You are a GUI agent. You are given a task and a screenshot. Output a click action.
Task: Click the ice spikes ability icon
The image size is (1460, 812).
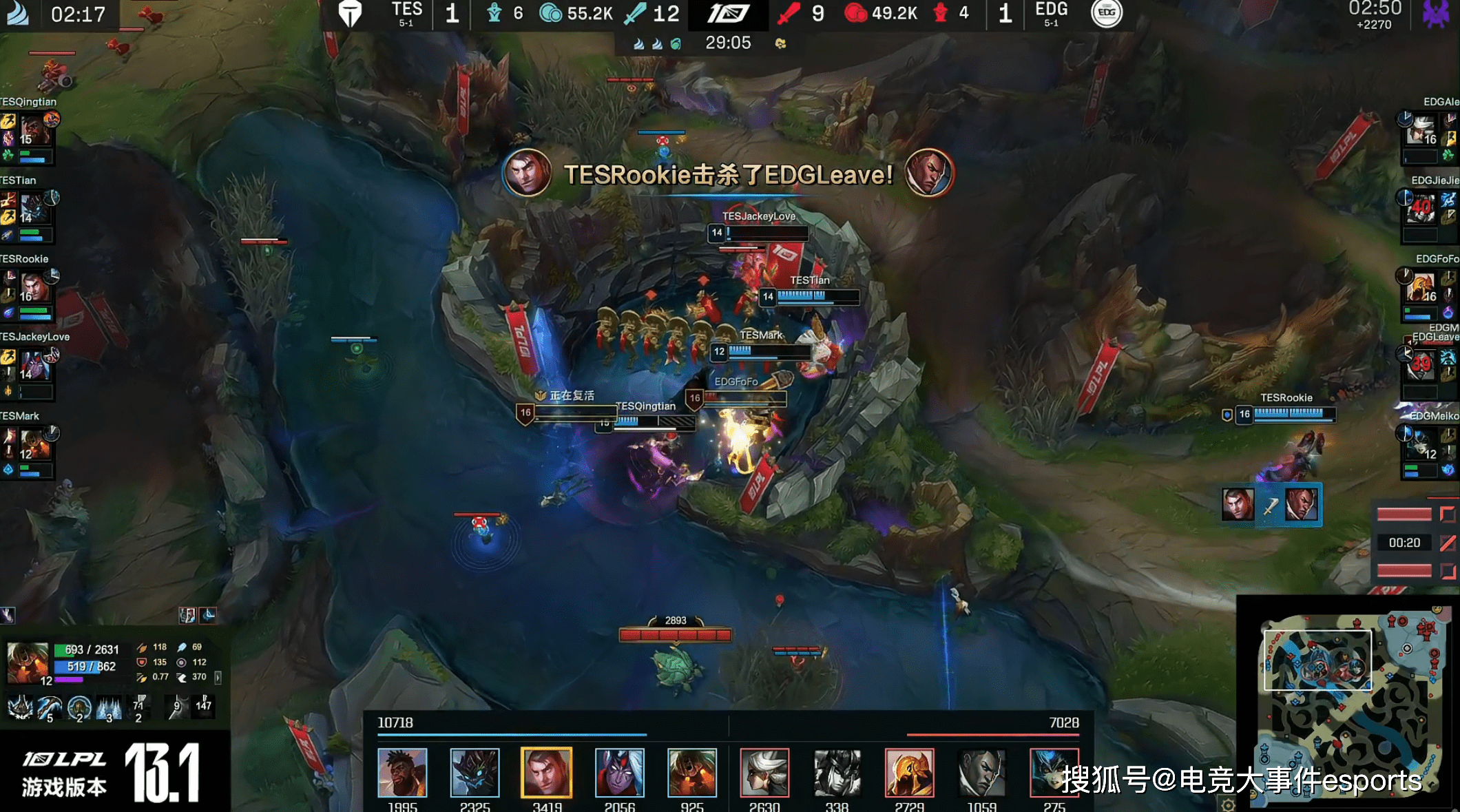[x=109, y=707]
